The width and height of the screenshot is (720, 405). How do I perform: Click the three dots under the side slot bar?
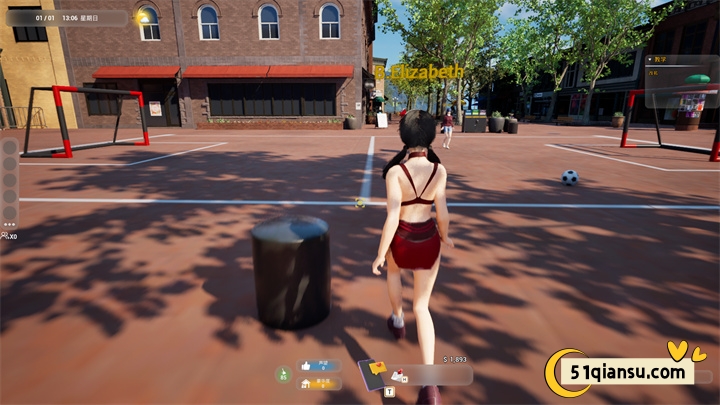click(x=10, y=224)
